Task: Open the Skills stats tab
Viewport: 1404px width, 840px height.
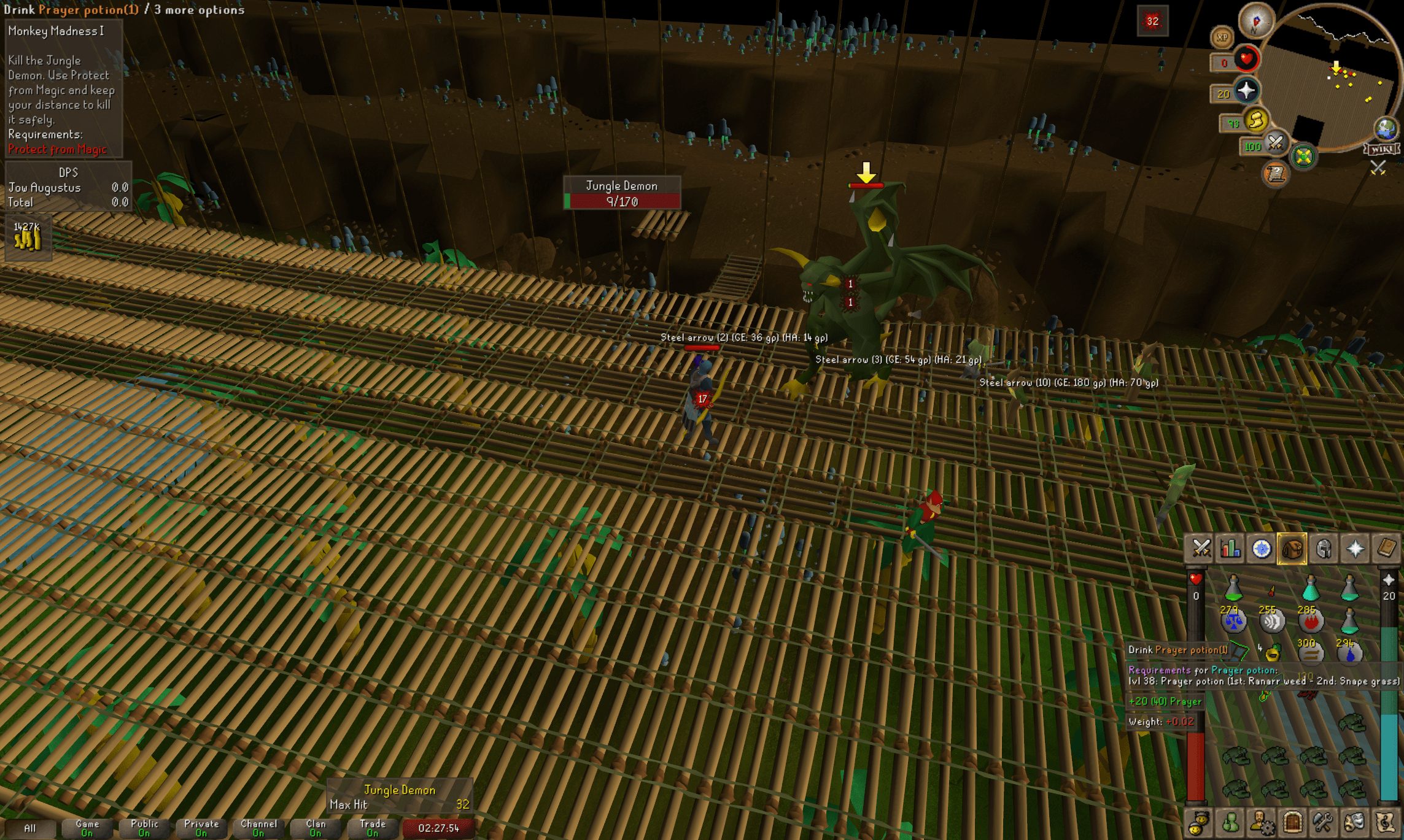Action: click(1231, 549)
